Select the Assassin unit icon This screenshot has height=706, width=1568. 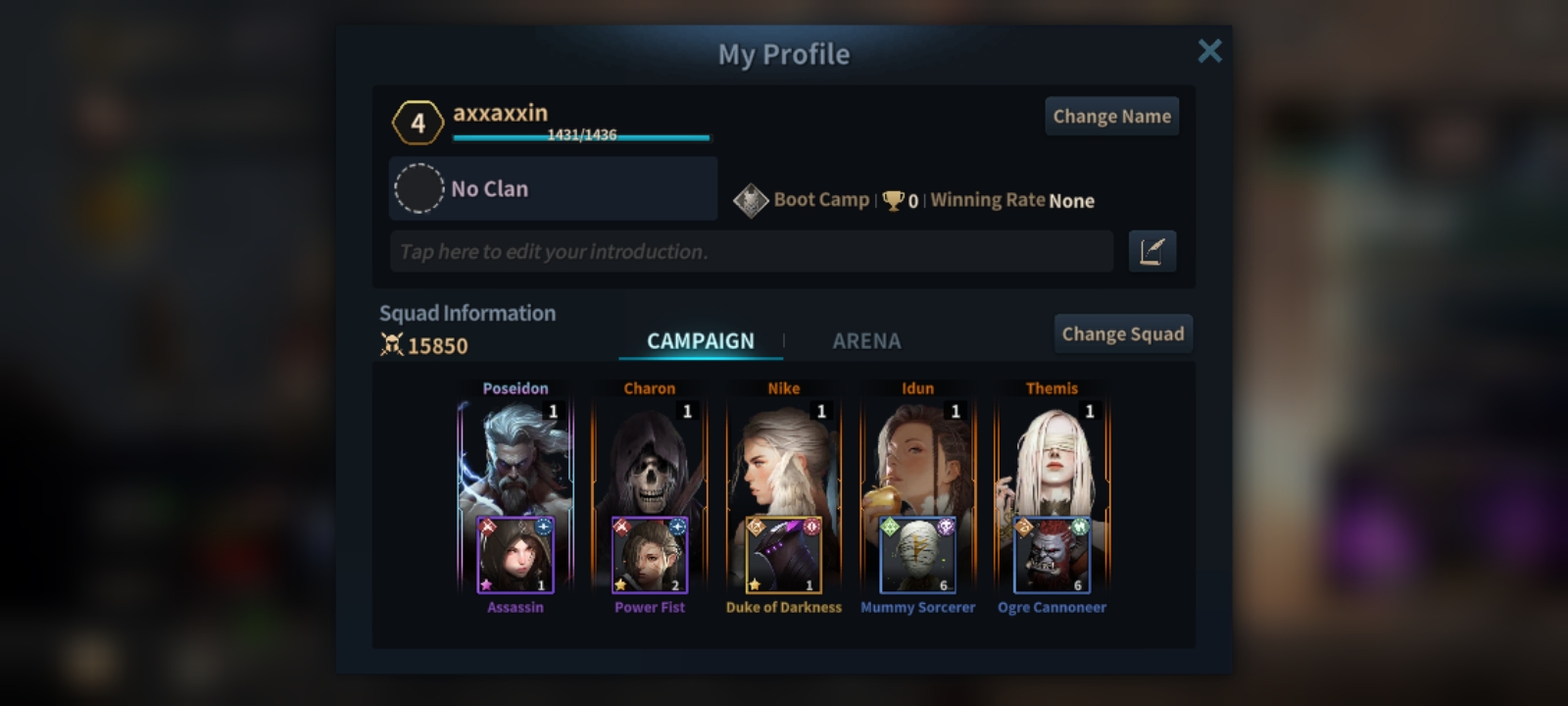[x=515, y=556]
